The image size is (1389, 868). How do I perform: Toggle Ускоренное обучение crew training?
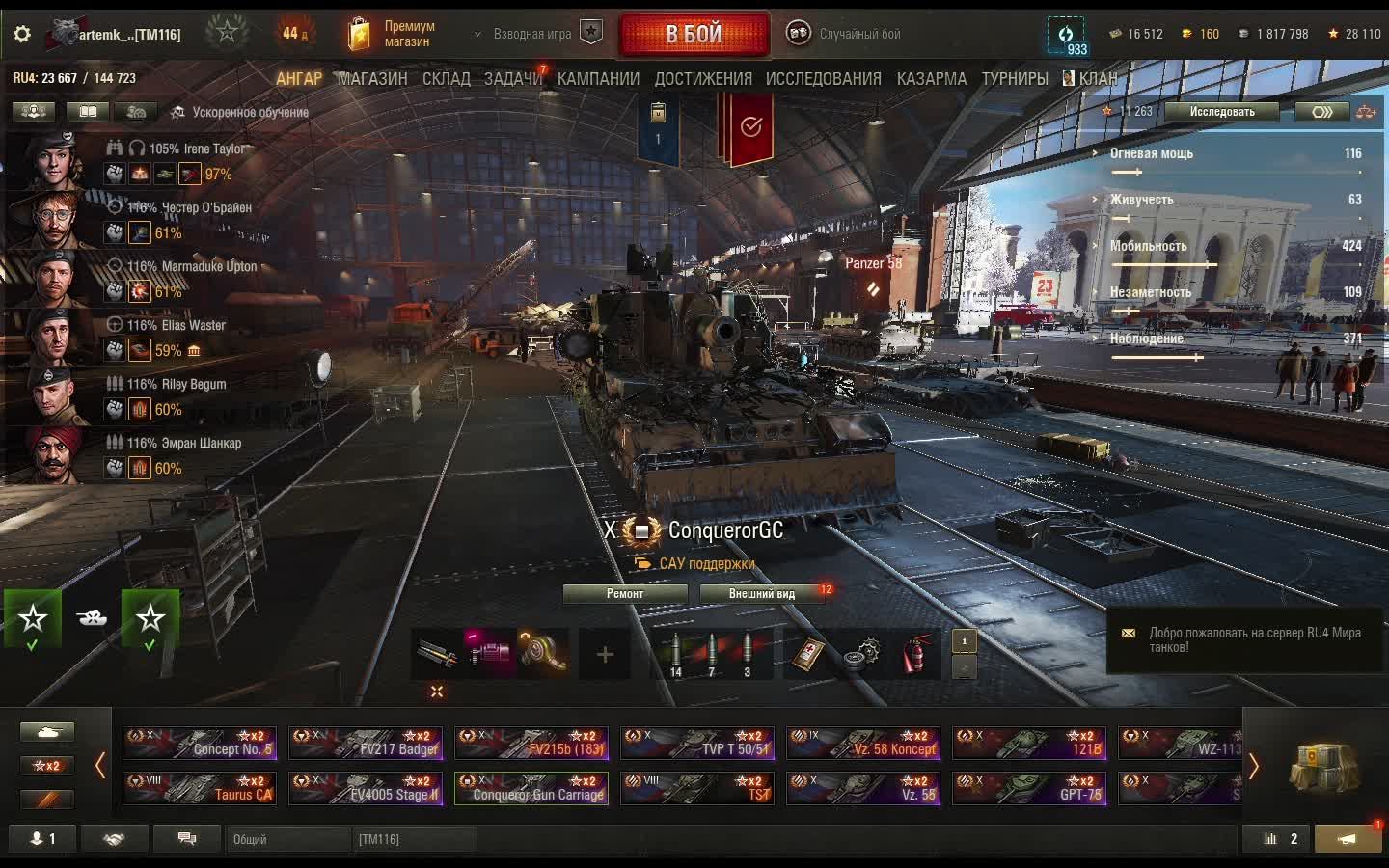pos(239,113)
